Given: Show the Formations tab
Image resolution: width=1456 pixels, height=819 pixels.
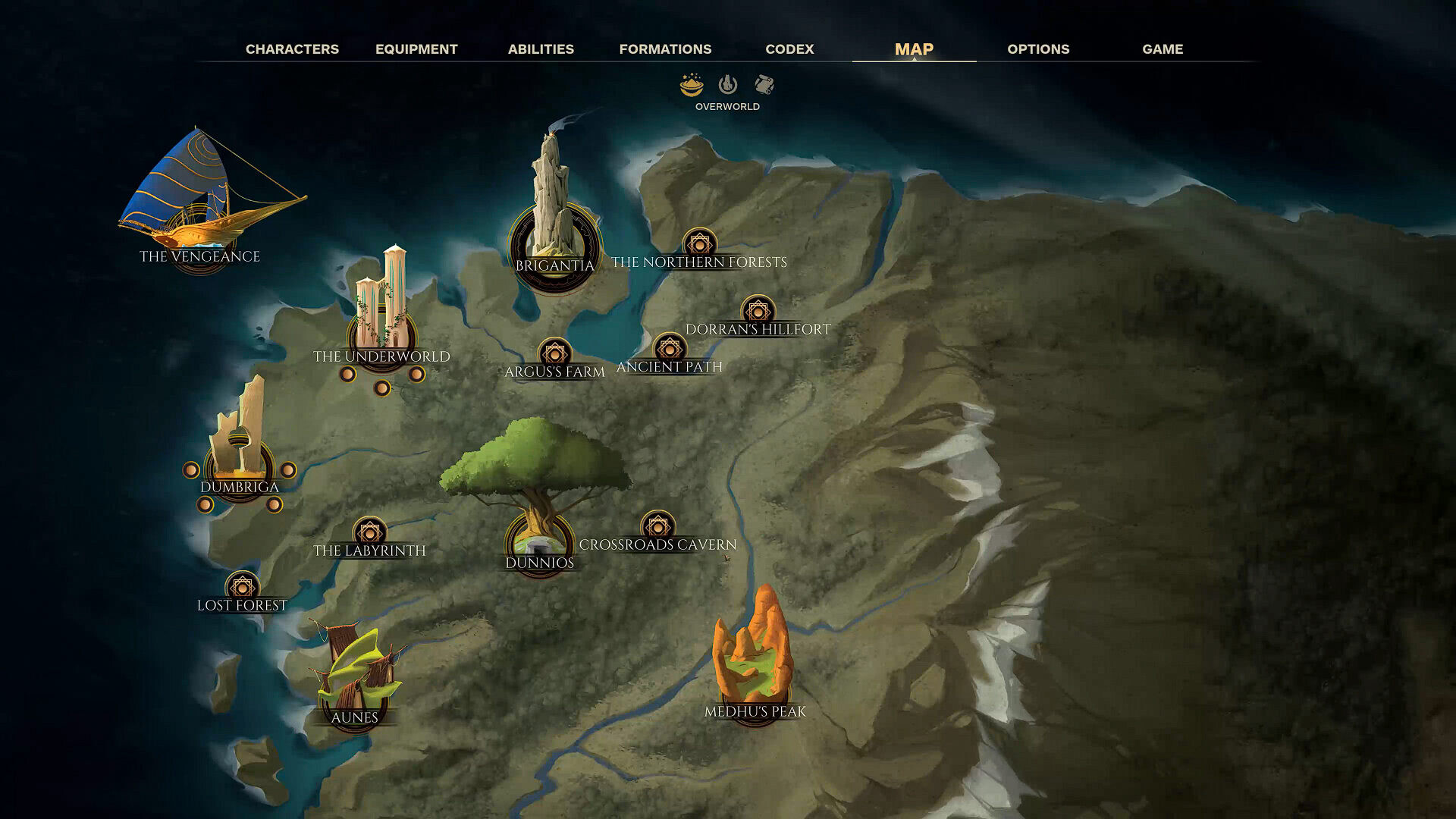Looking at the screenshot, I should (665, 49).
